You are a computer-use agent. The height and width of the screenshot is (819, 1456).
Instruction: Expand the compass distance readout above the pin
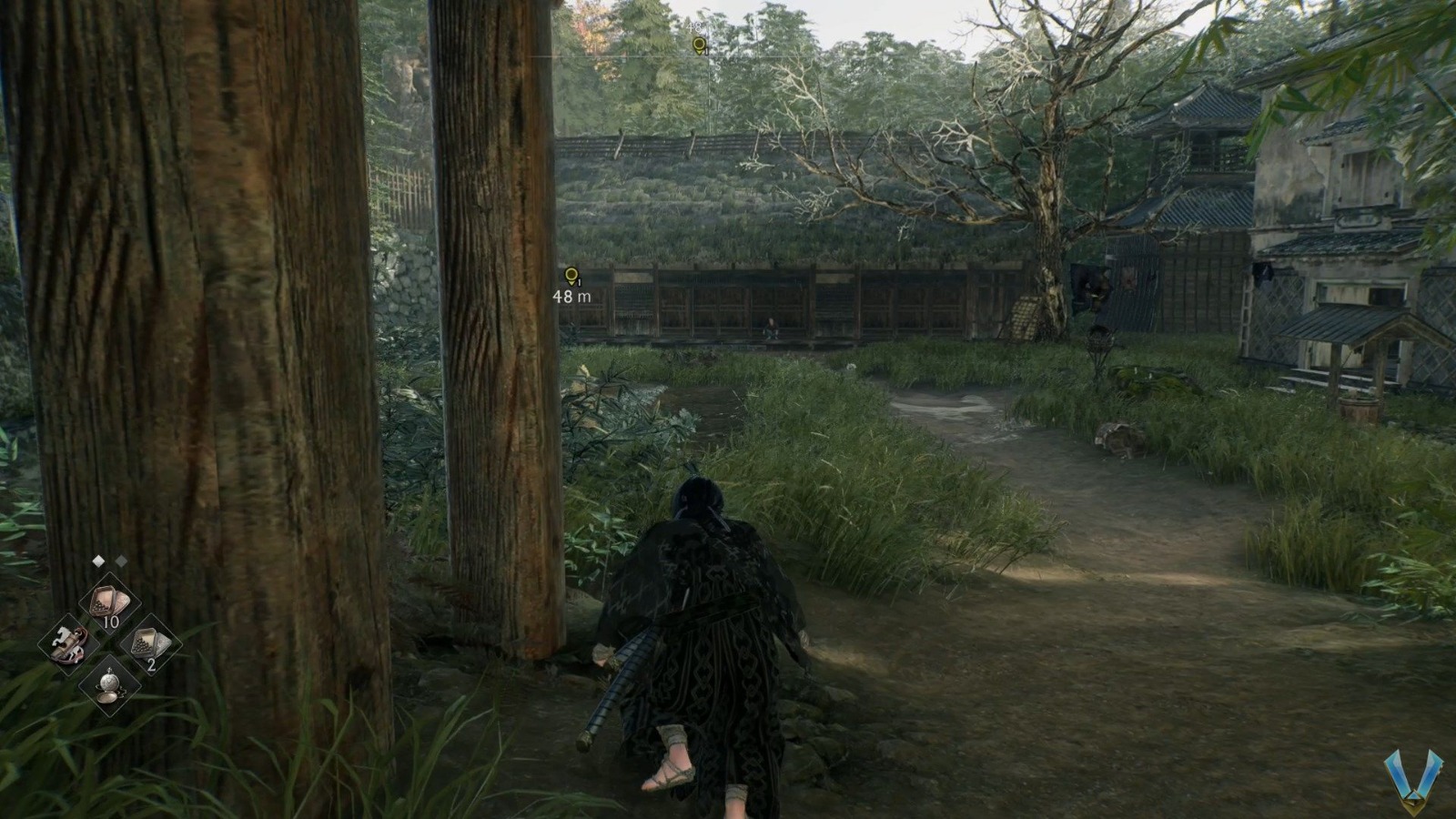tap(694, 27)
